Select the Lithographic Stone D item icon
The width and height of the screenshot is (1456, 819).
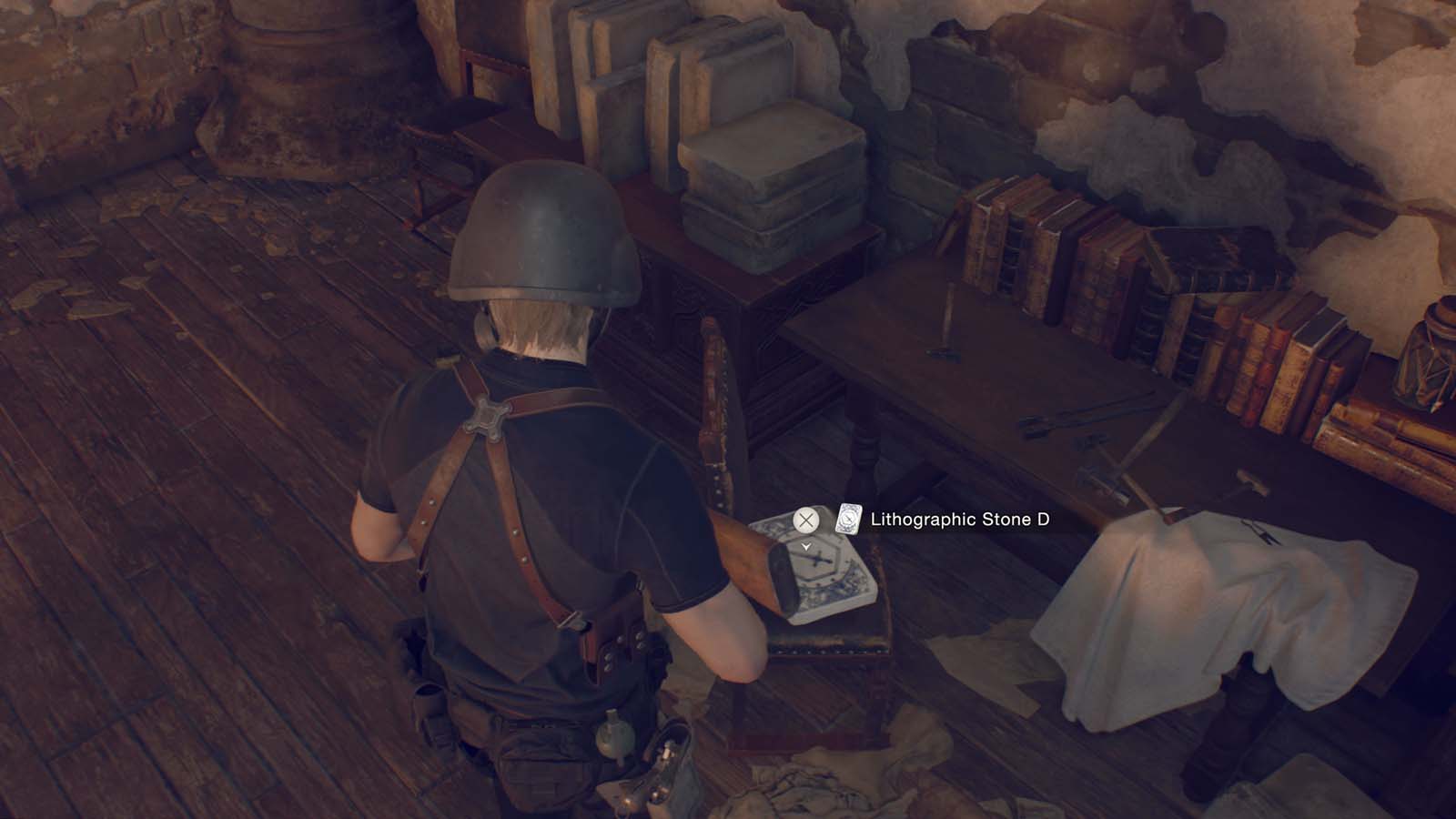(x=847, y=521)
